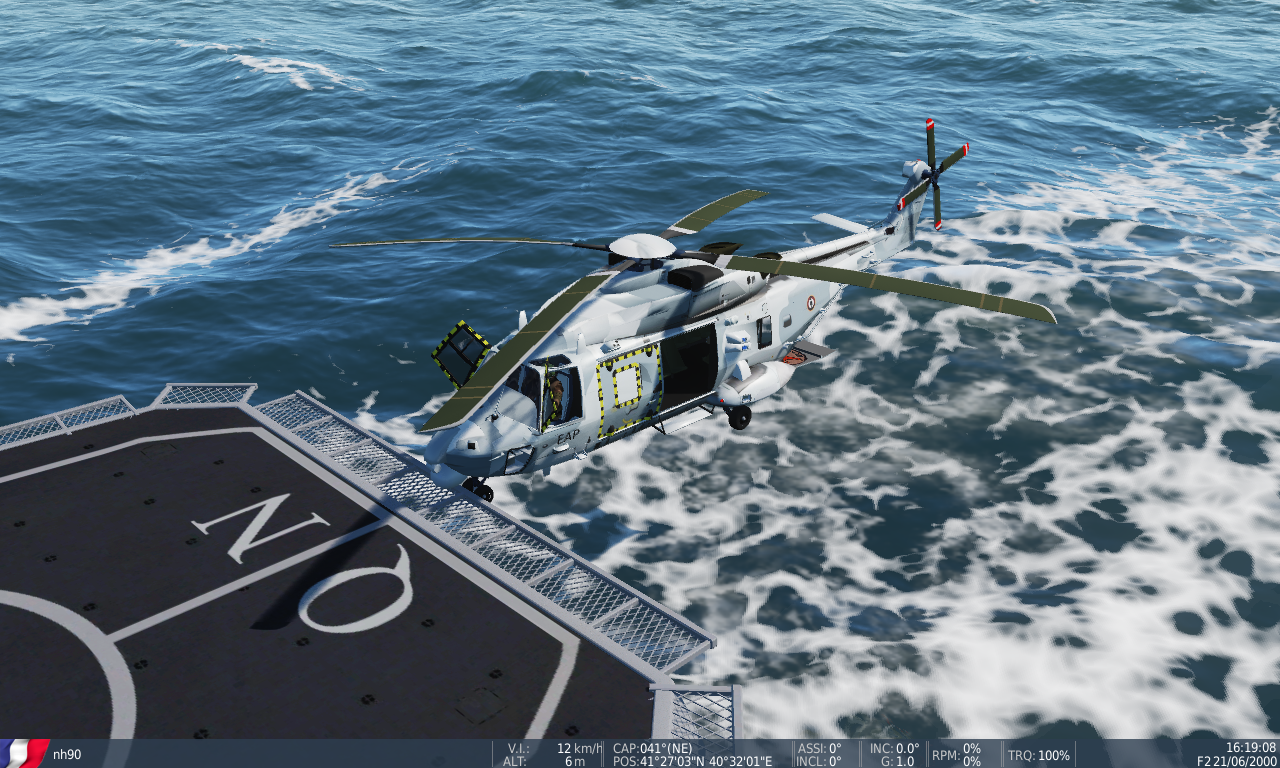This screenshot has width=1280, height=768.
Task: Click the open cockpit window panel
Action: click(460, 355)
